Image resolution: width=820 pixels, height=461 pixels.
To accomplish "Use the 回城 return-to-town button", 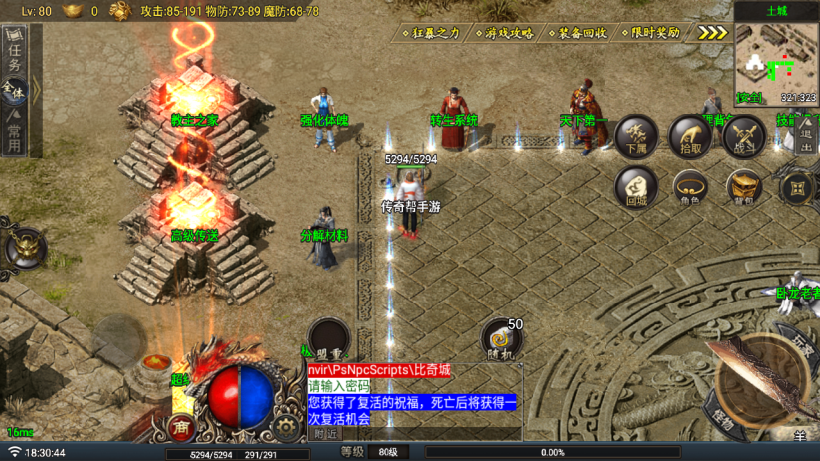I will point(636,187).
